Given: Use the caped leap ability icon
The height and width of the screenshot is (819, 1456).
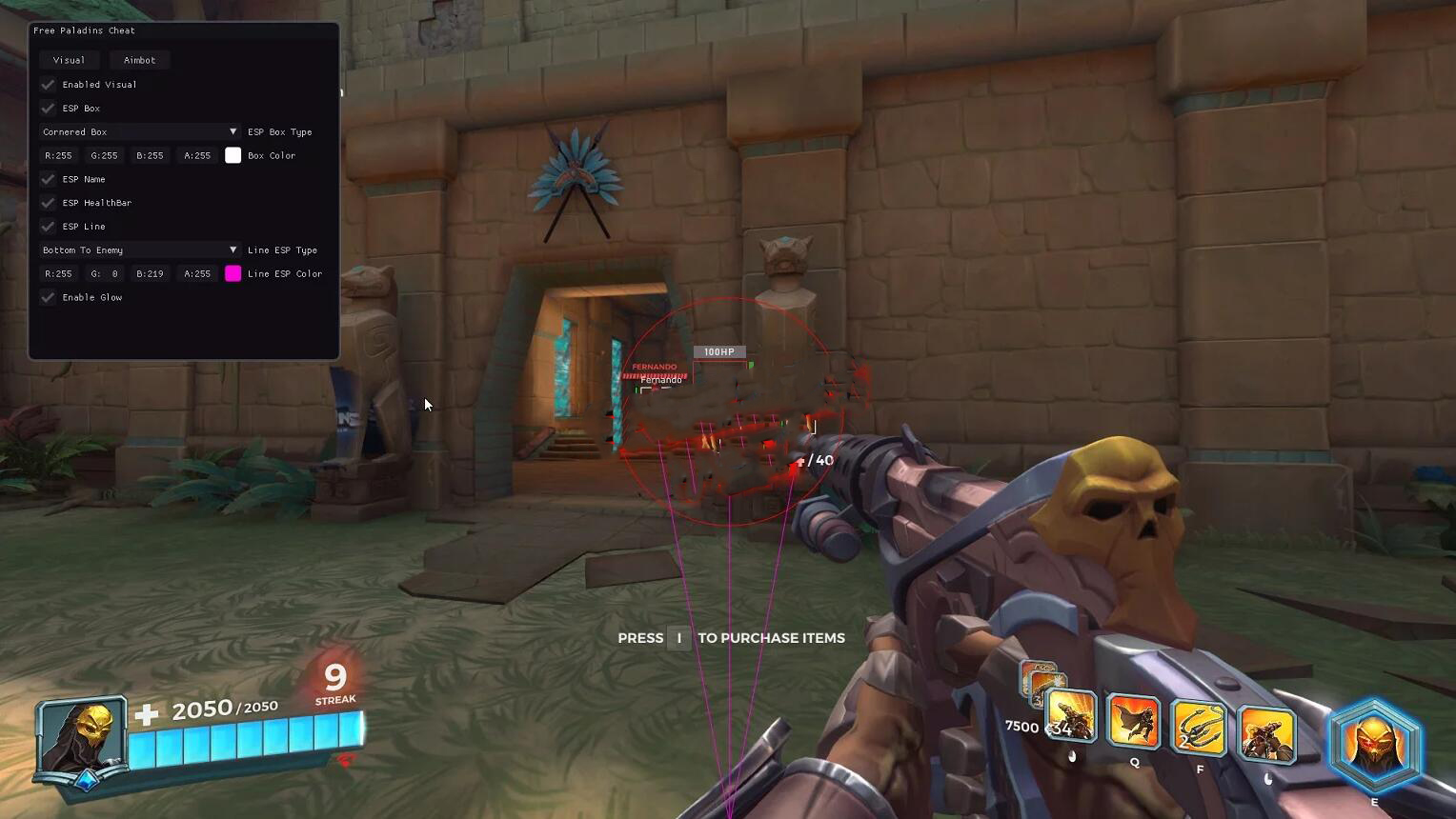Looking at the screenshot, I should [x=1134, y=723].
